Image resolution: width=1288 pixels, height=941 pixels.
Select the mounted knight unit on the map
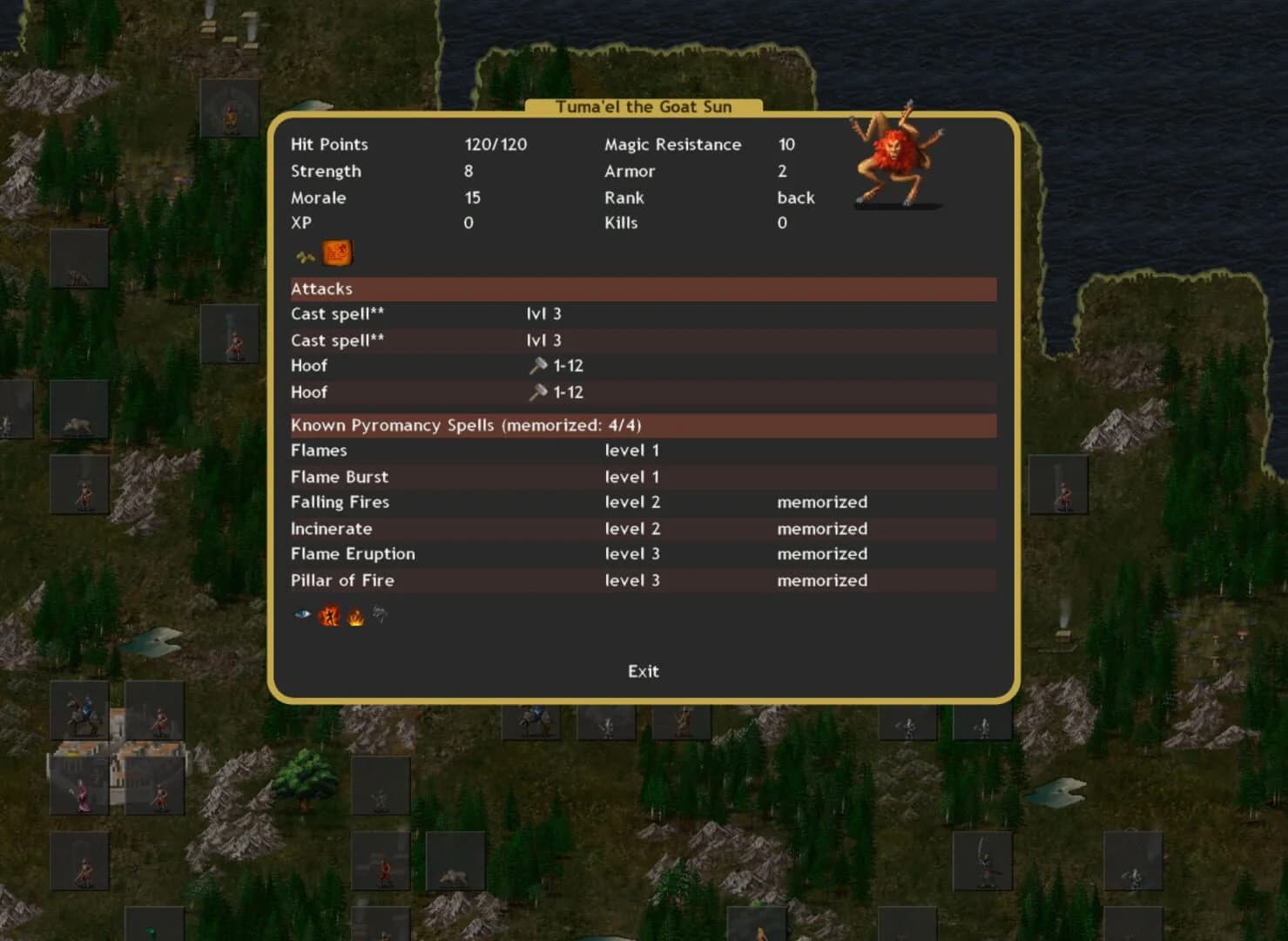tap(81, 713)
